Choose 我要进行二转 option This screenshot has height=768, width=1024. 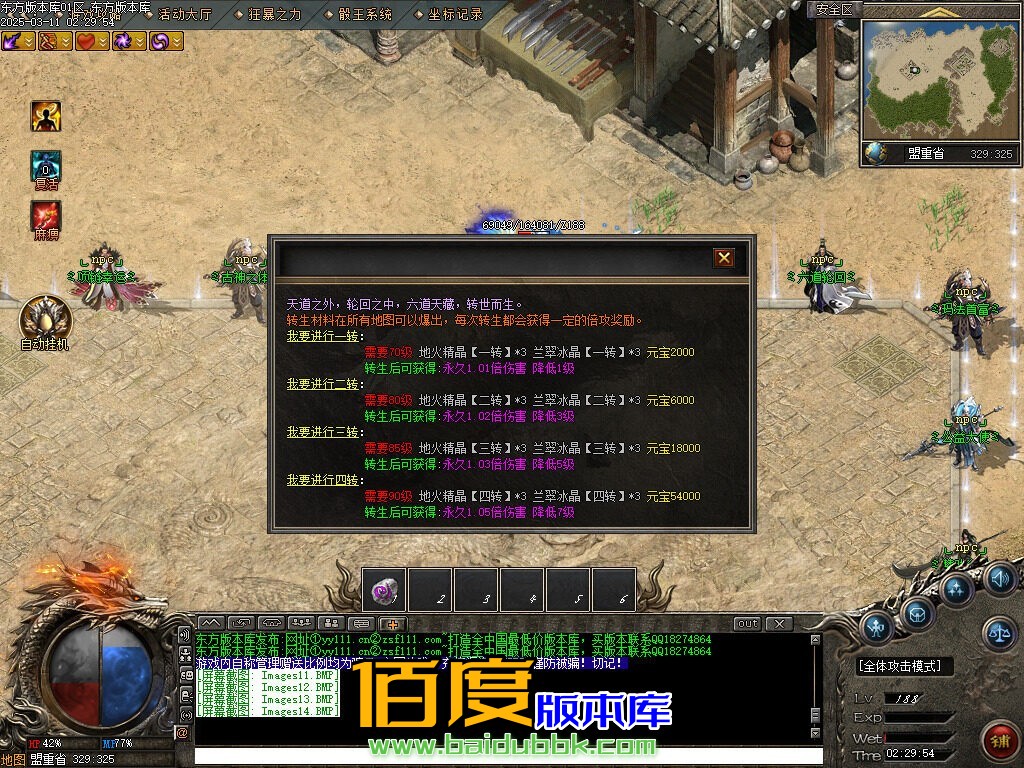coord(323,384)
